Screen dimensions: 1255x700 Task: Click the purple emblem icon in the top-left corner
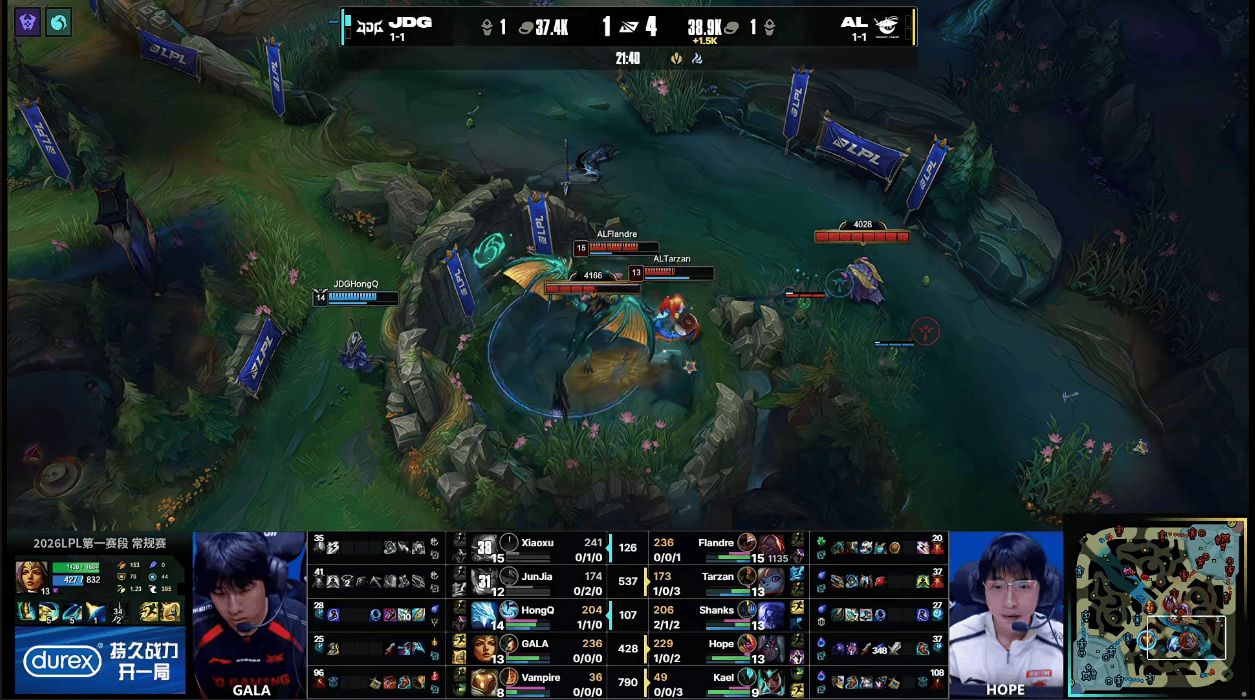pyautogui.click(x=27, y=22)
